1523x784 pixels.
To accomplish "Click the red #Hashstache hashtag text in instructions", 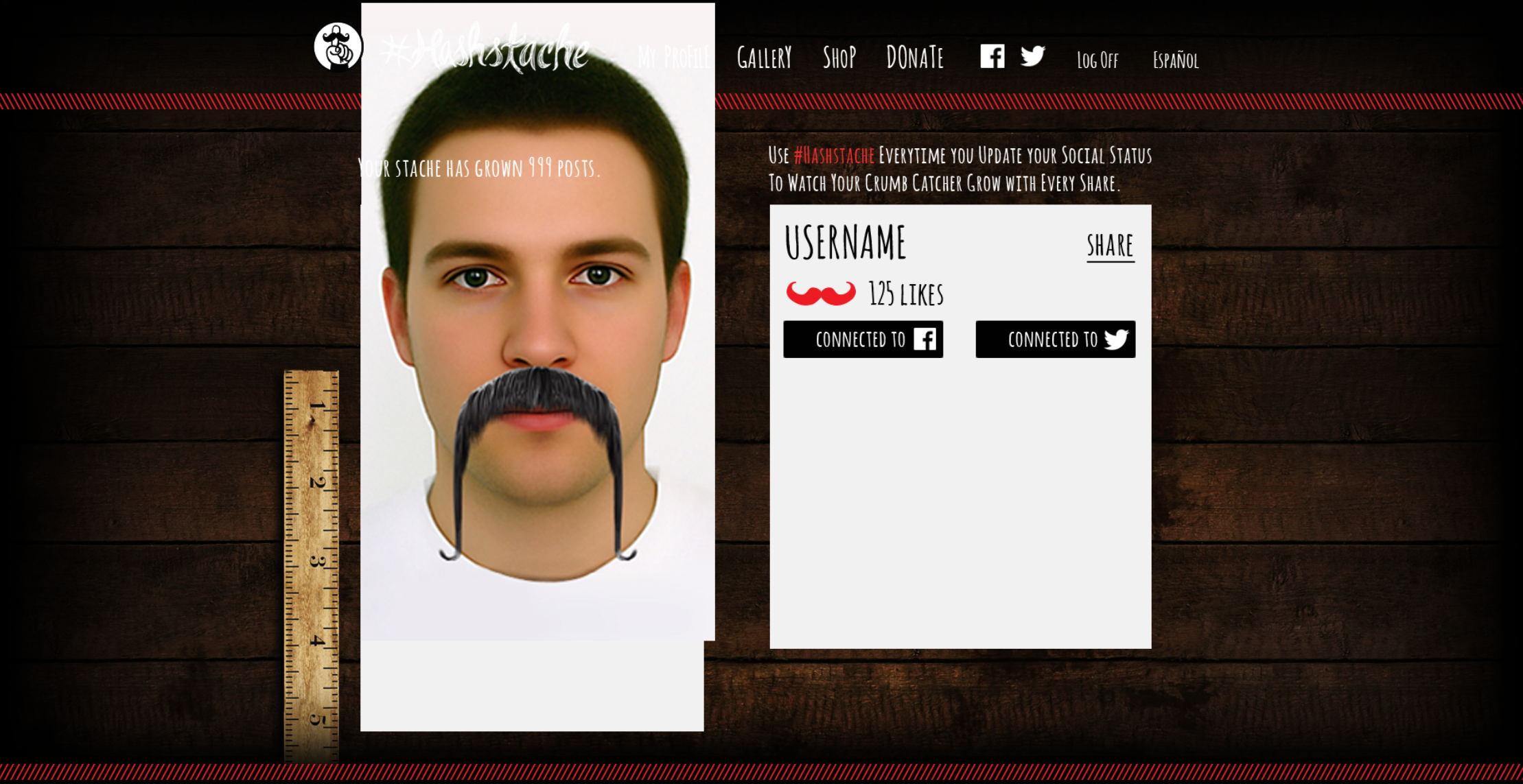I will [834, 156].
